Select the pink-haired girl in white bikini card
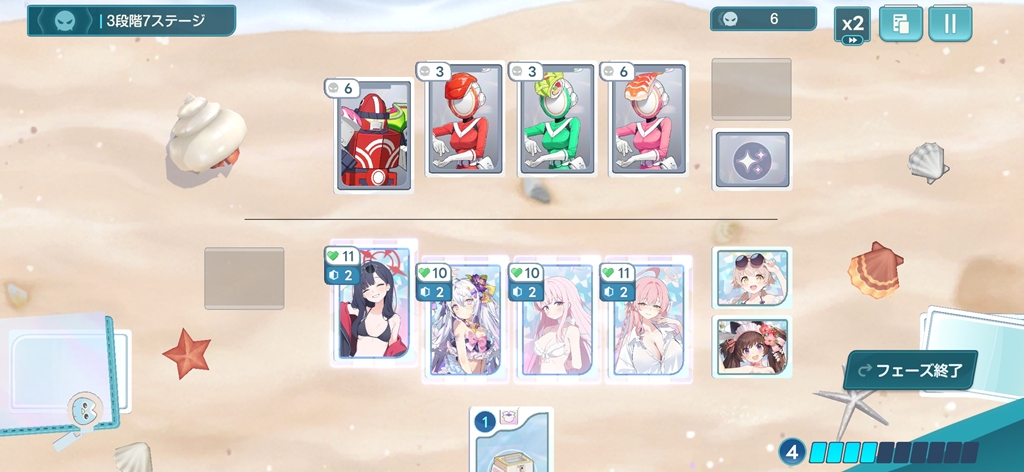This screenshot has height=472, width=1024. 556,320
